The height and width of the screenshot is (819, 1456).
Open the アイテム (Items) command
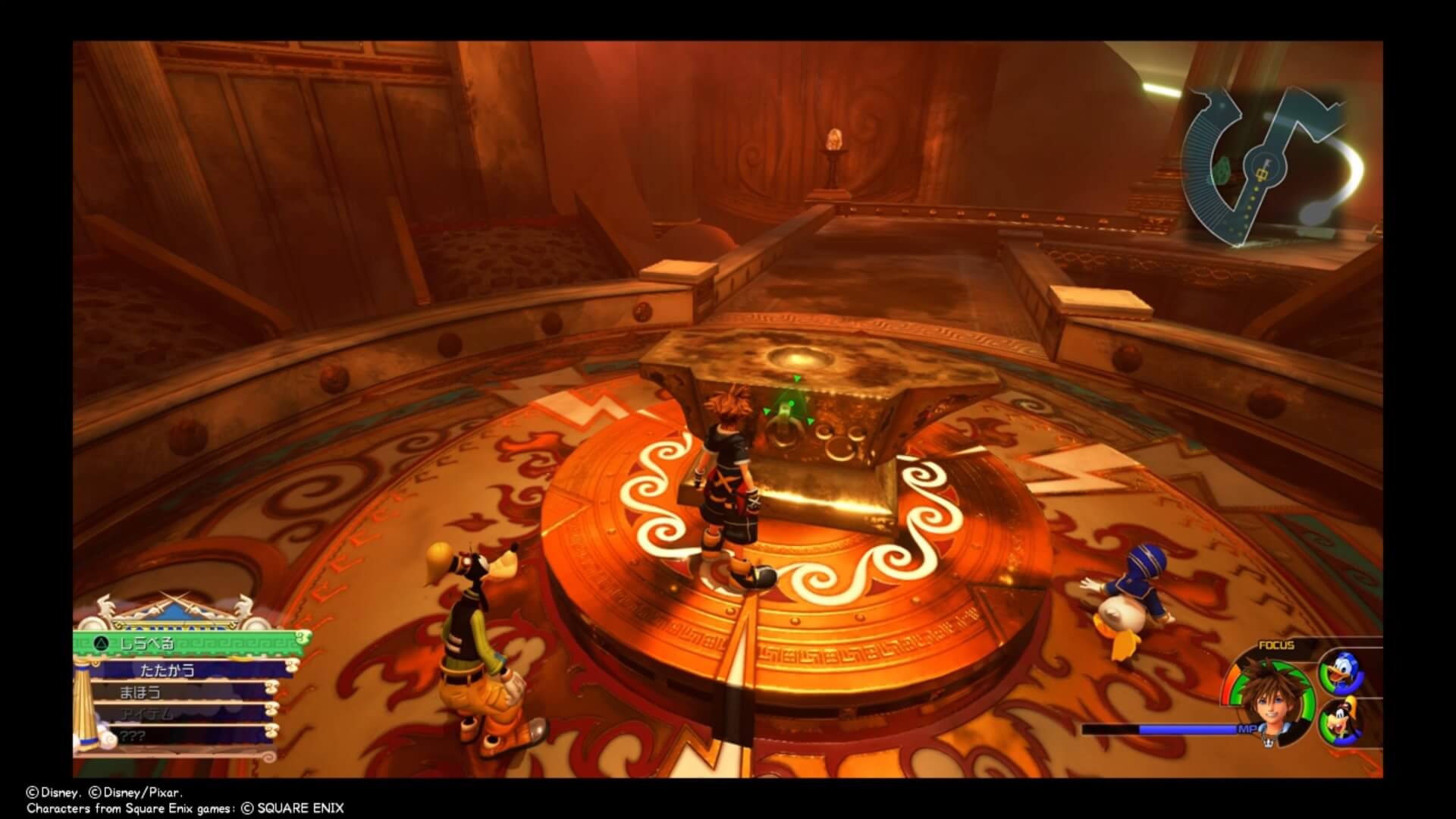[182, 714]
